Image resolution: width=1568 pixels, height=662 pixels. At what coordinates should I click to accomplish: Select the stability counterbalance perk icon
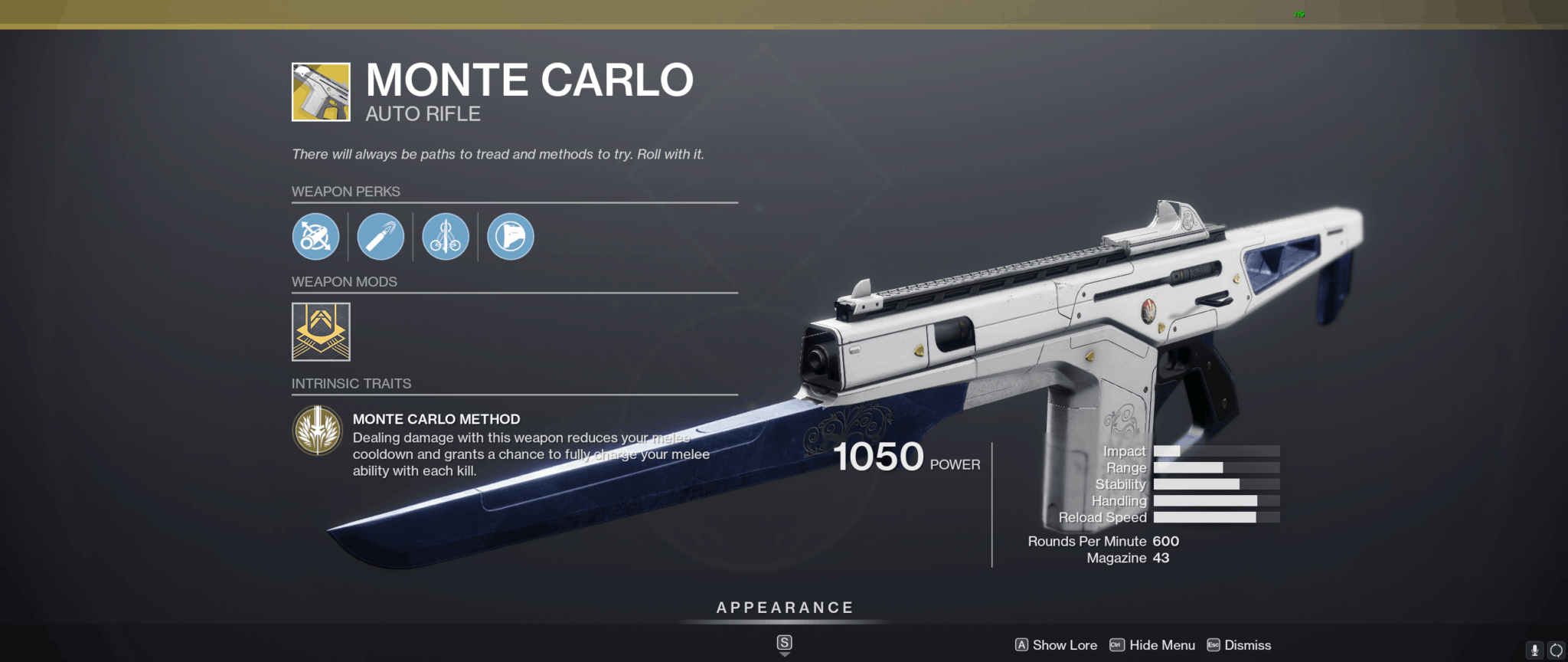pyautogui.click(x=445, y=236)
